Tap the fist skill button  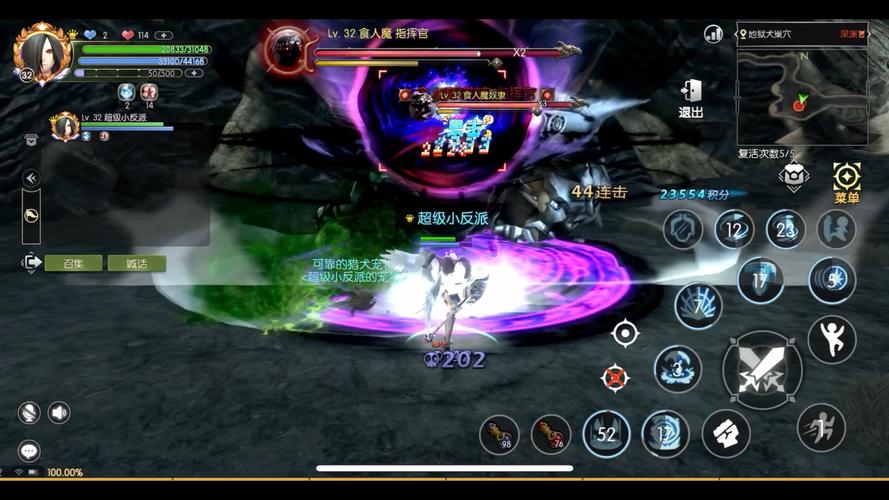pos(726,433)
